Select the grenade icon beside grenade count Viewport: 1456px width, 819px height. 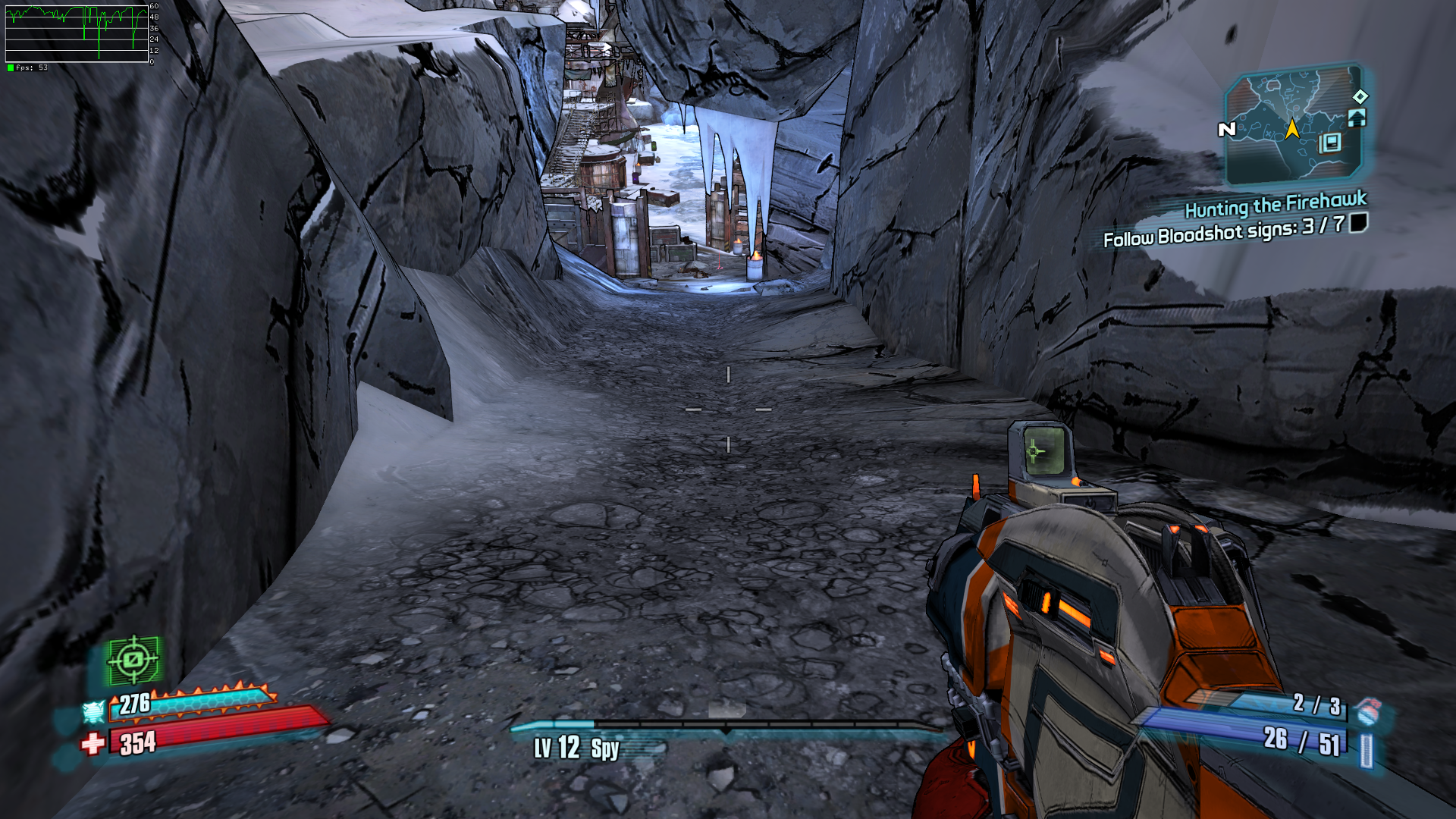tap(1367, 711)
